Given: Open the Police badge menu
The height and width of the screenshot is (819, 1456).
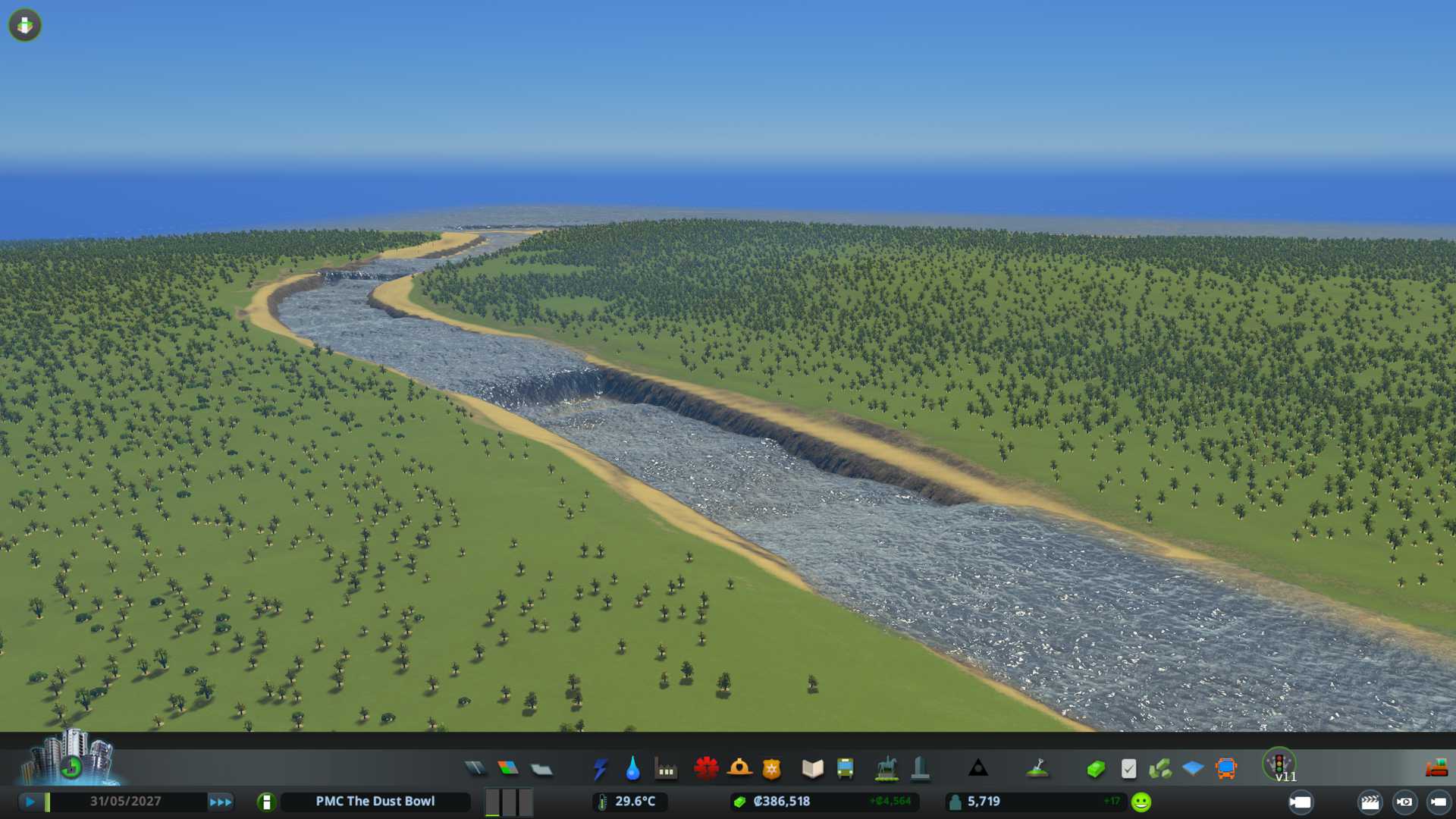Looking at the screenshot, I should 771,769.
